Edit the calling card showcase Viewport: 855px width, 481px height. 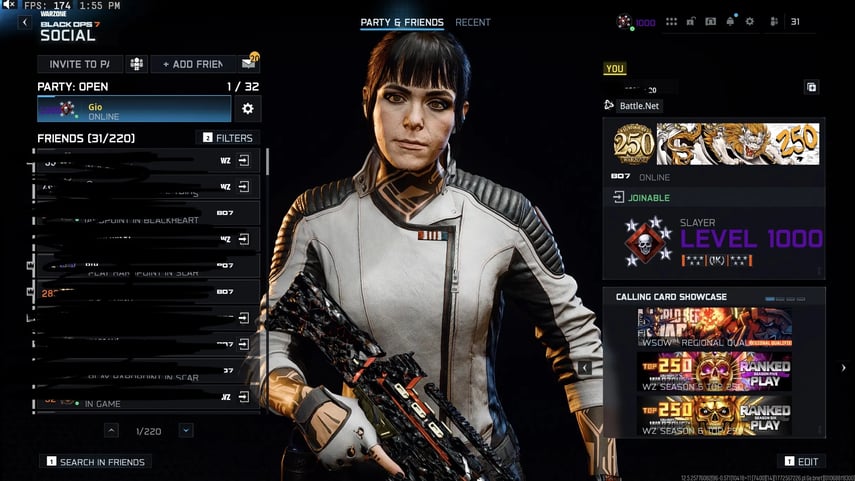(x=802, y=461)
